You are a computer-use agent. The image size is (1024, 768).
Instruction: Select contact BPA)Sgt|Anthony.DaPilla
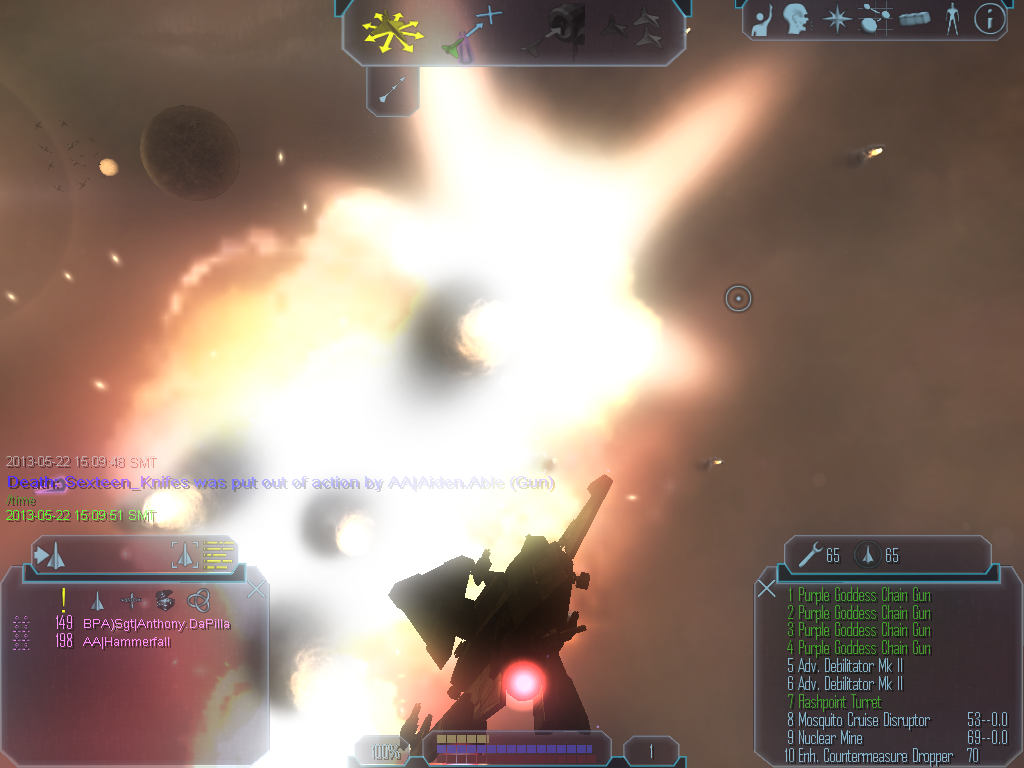pyautogui.click(x=156, y=623)
